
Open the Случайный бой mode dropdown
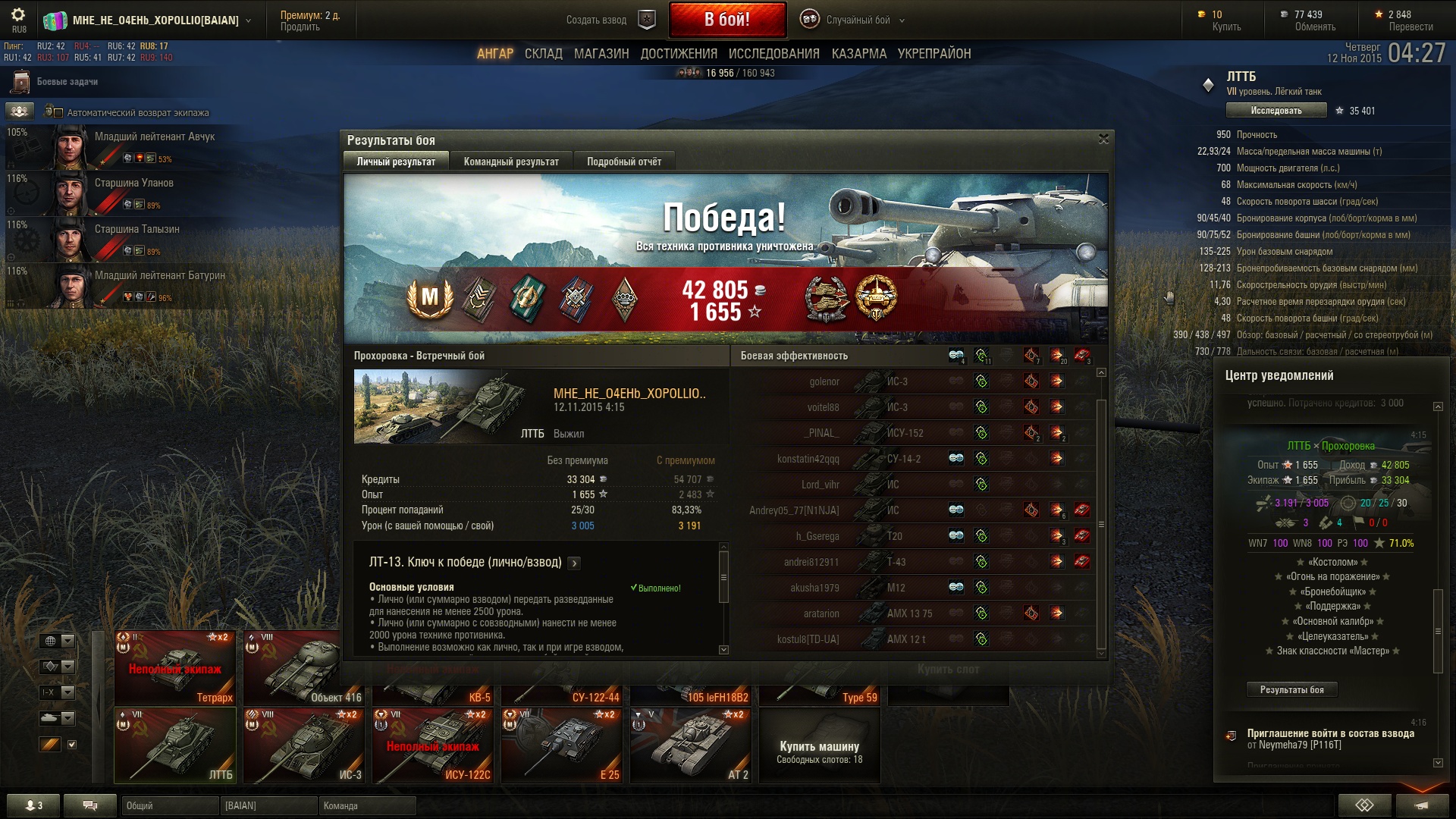pyautogui.click(x=858, y=20)
